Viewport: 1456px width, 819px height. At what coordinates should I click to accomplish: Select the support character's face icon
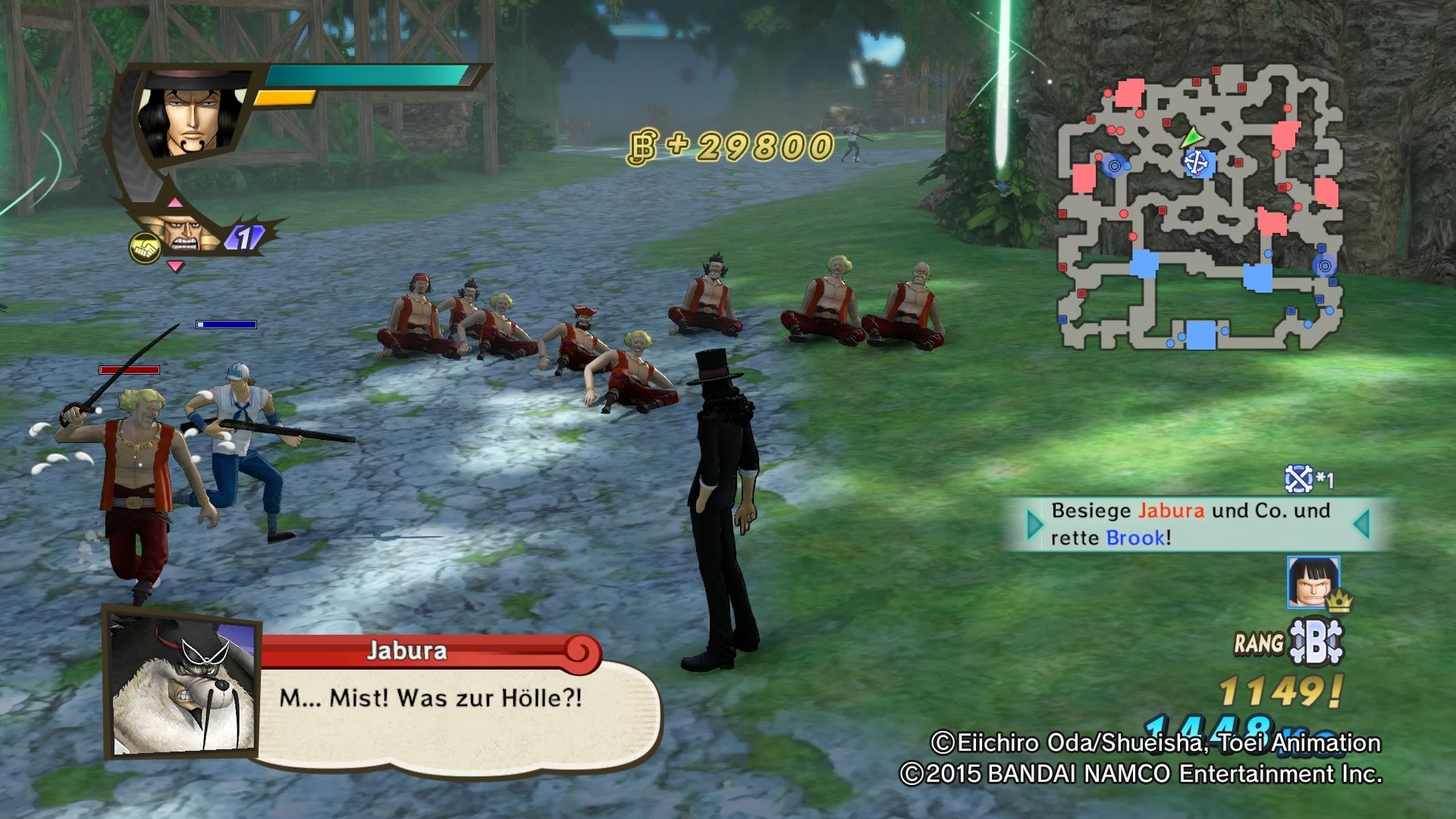click(181, 235)
